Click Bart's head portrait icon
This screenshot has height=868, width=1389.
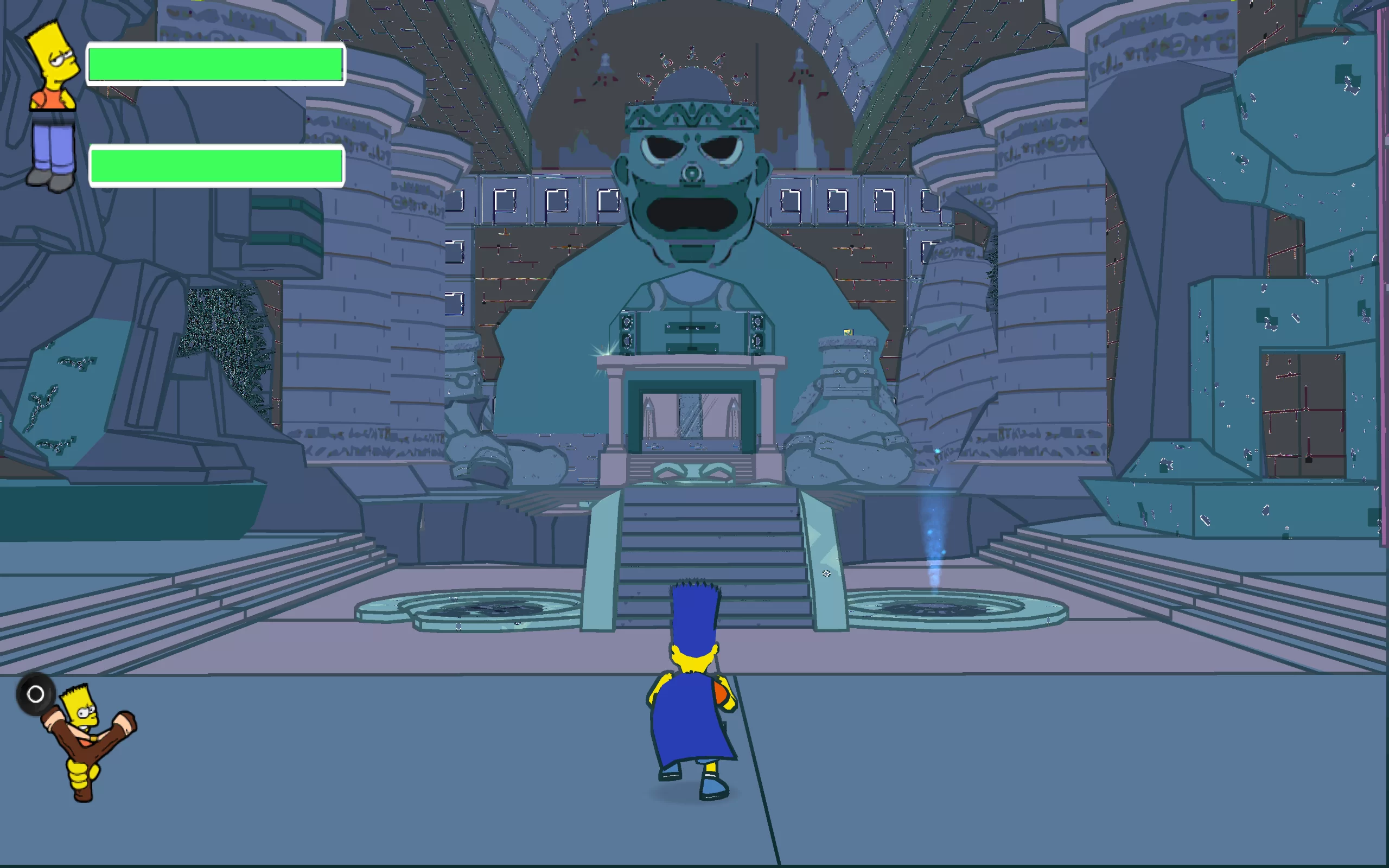pyautogui.click(x=53, y=65)
